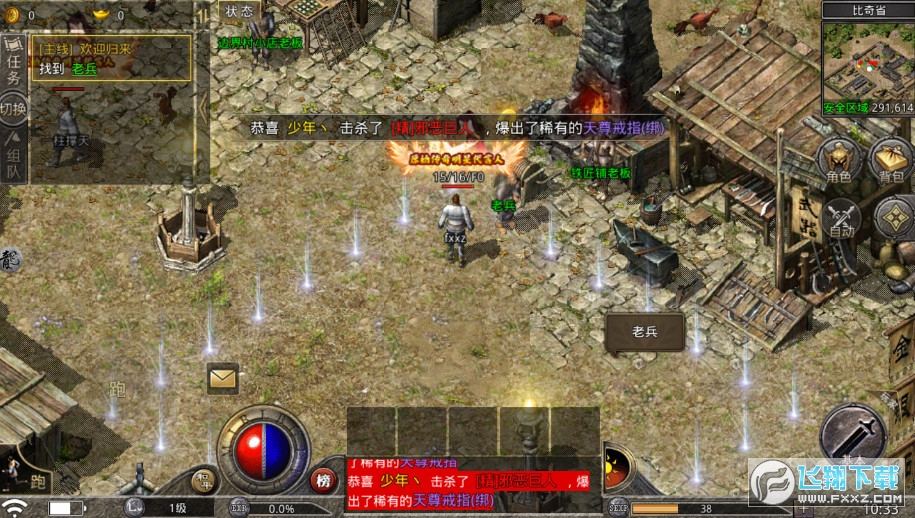915x518 pixels.
Task: Open the 状态 status tab
Action: 239,11
